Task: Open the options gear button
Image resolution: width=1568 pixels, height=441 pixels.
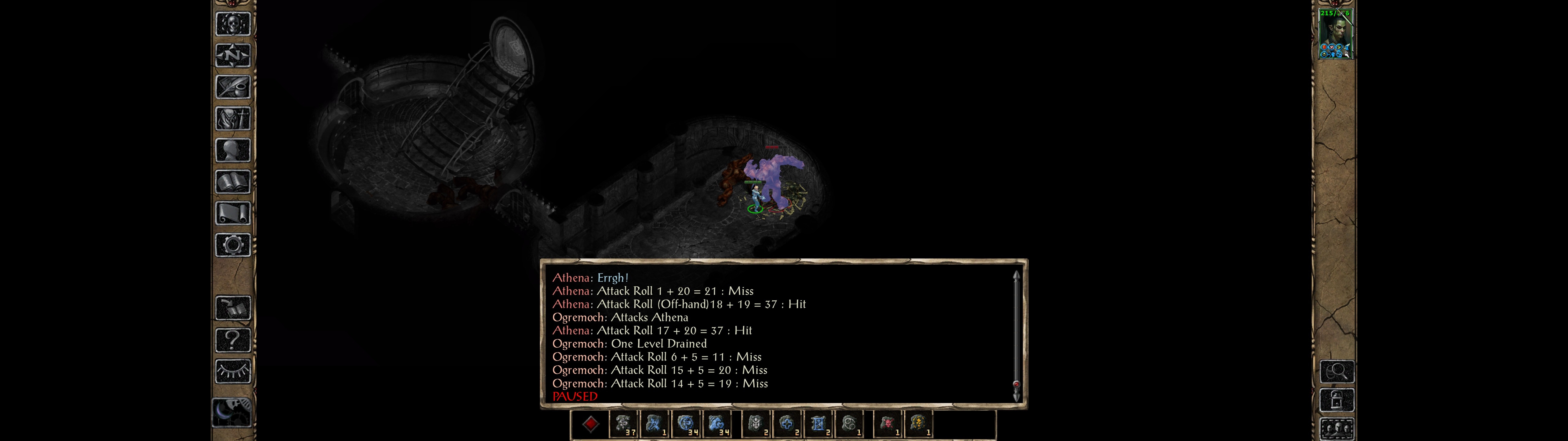Action: [232, 246]
